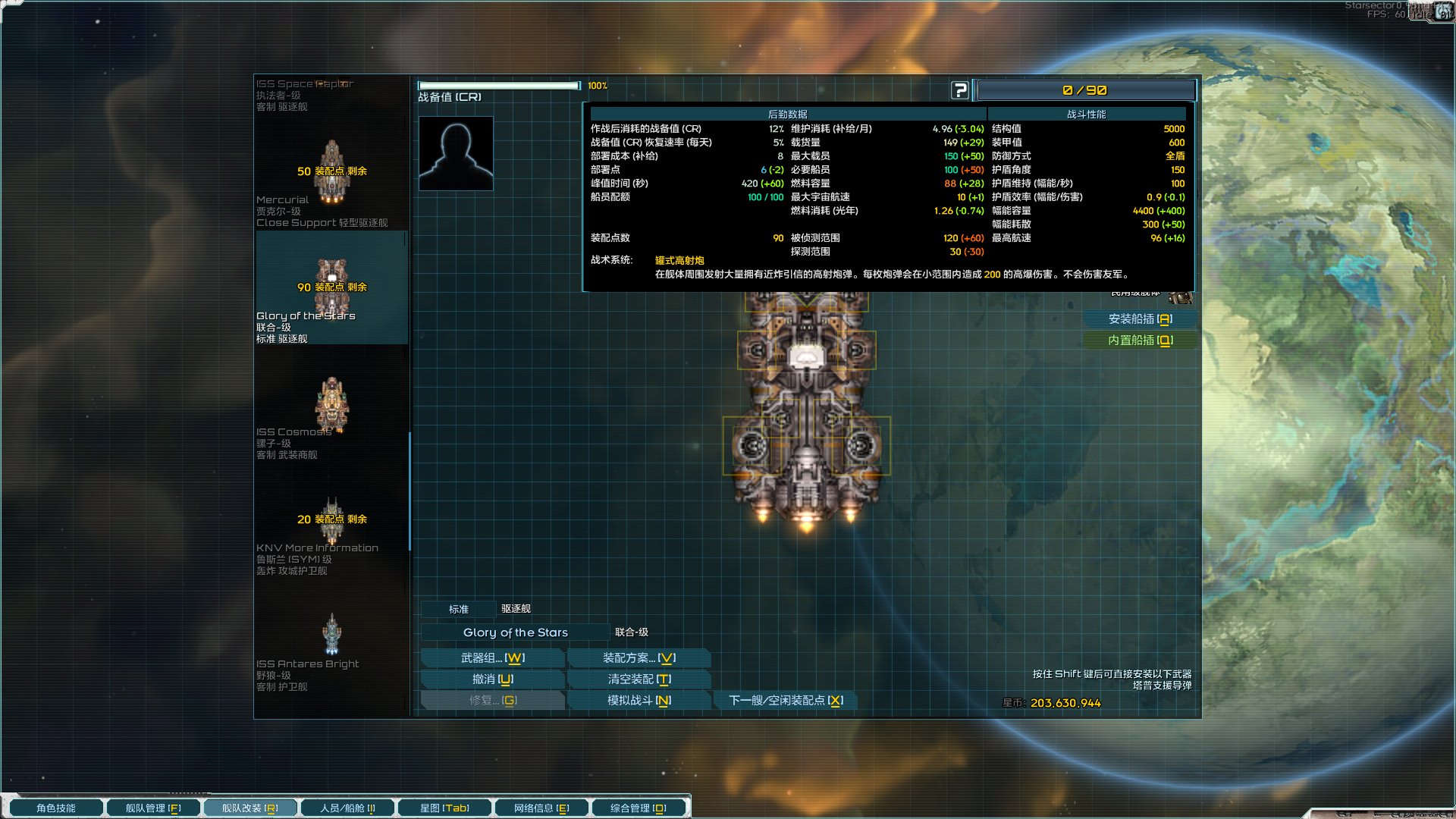Open the loadout variants (装配方案) button
This screenshot has width=1456, height=819.
639,658
